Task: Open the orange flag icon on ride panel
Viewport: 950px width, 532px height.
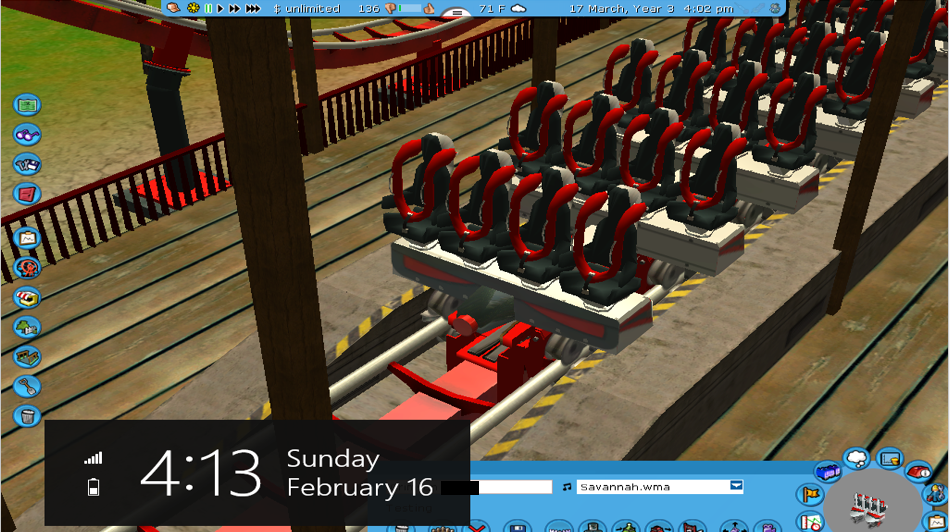Action: tap(811, 494)
